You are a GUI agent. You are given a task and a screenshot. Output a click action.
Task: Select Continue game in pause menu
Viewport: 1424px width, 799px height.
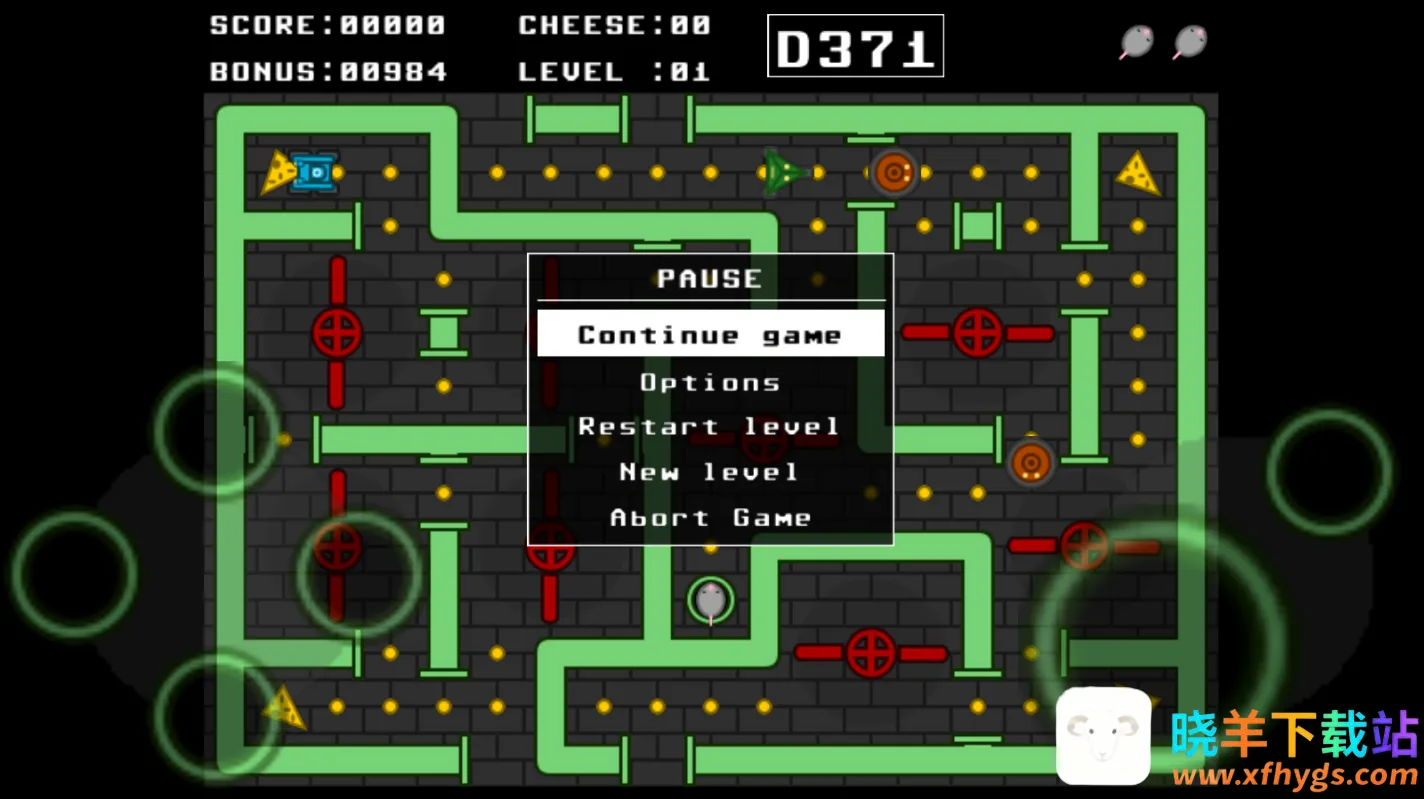click(x=710, y=334)
